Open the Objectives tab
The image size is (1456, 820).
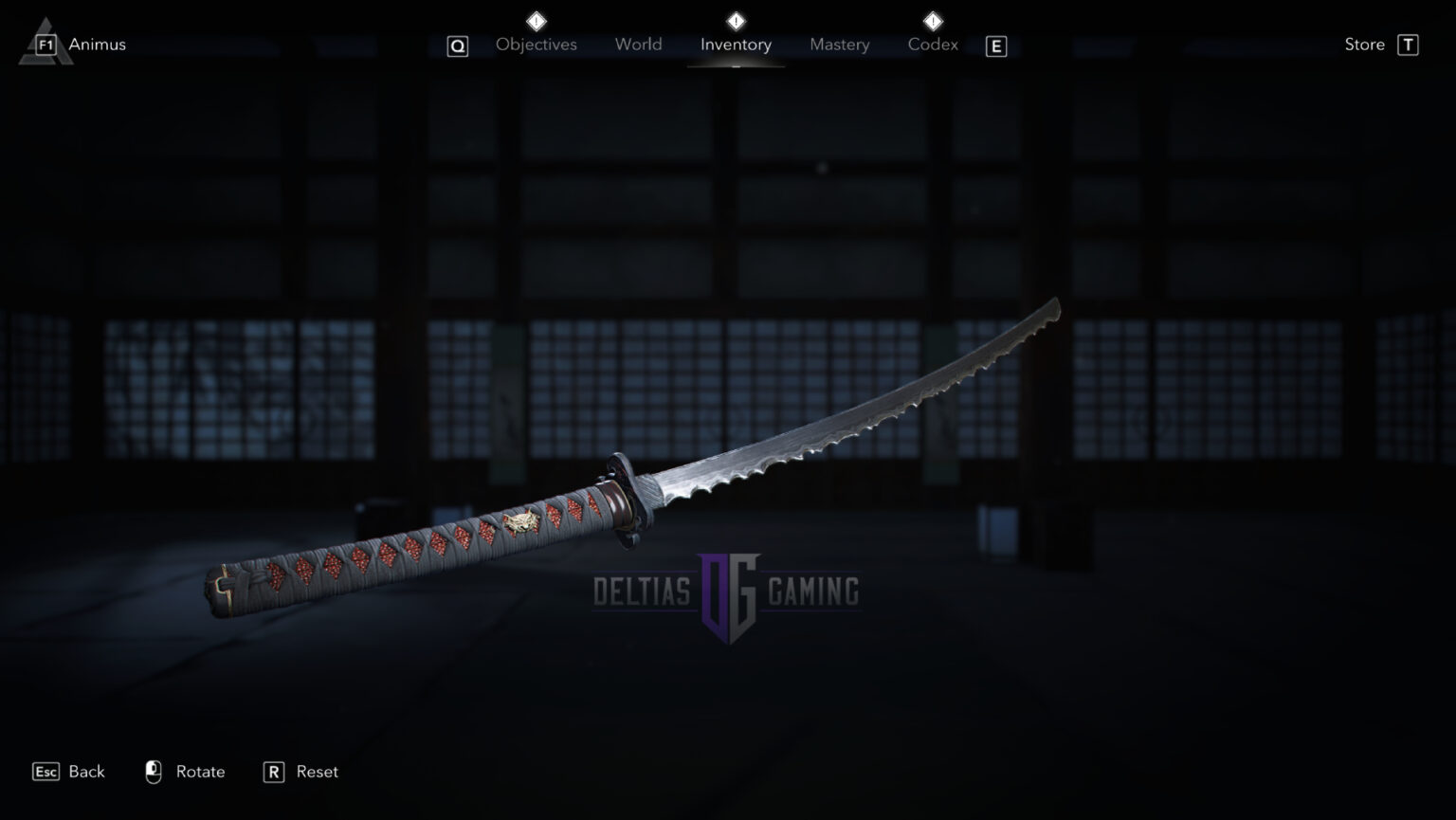pos(536,44)
